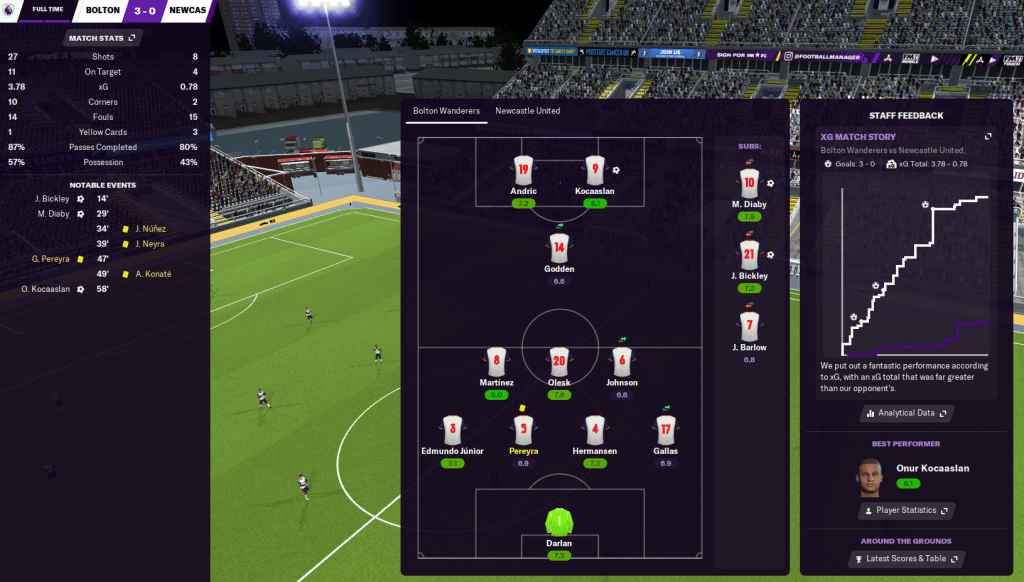Screen dimensions: 1024x582
Task: Expand the xG Match Story panel
Action: (988, 136)
